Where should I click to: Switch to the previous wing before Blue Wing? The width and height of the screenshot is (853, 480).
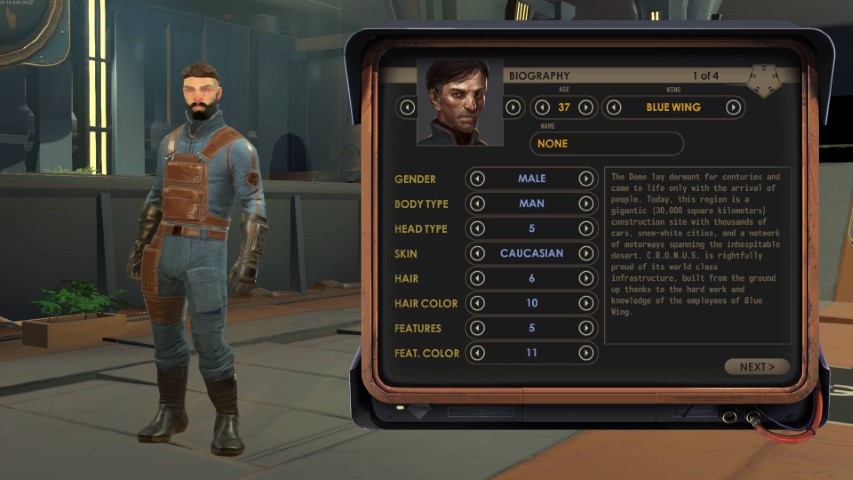(612, 107)
